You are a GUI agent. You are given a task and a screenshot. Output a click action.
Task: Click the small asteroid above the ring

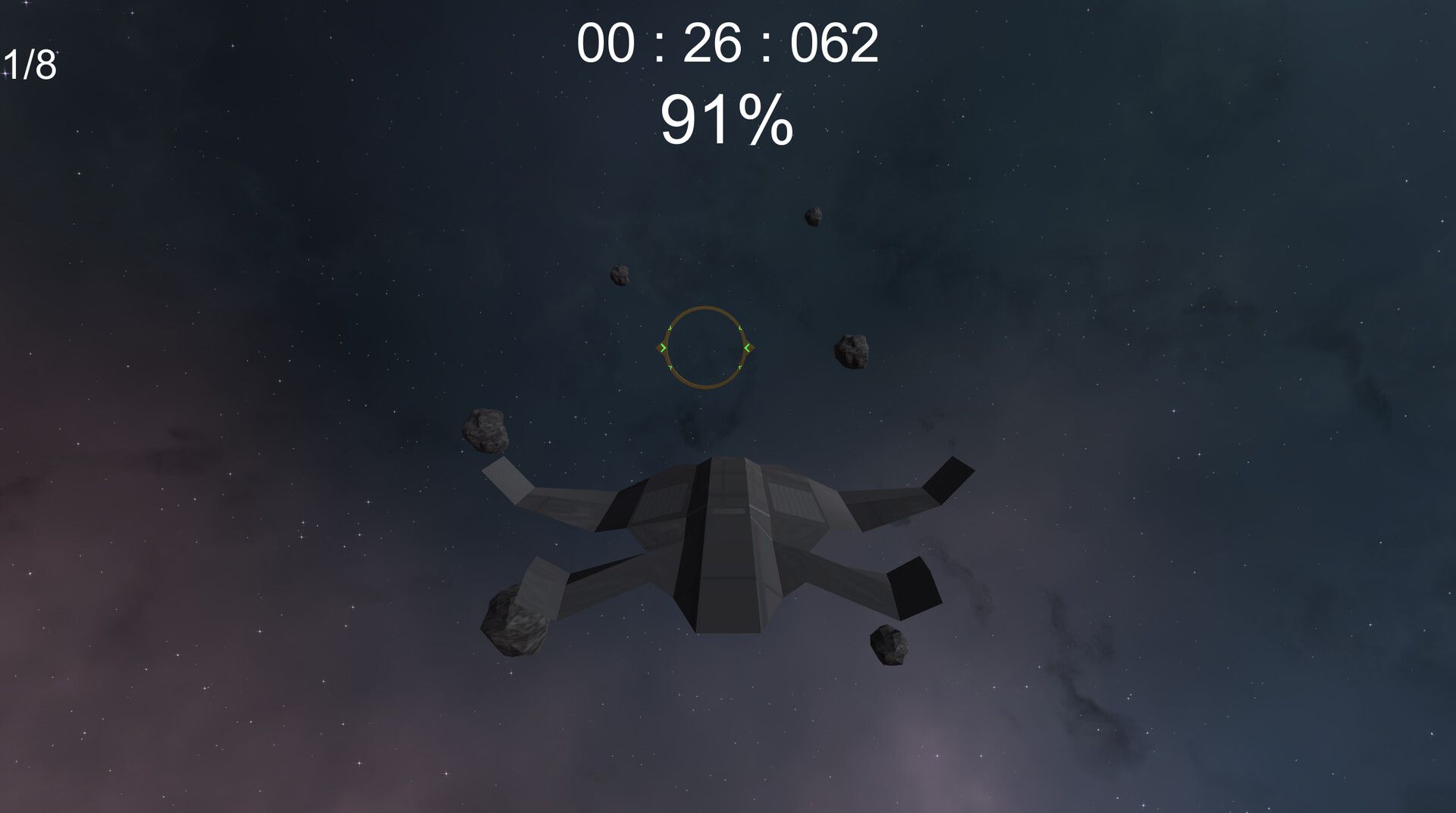619,275
